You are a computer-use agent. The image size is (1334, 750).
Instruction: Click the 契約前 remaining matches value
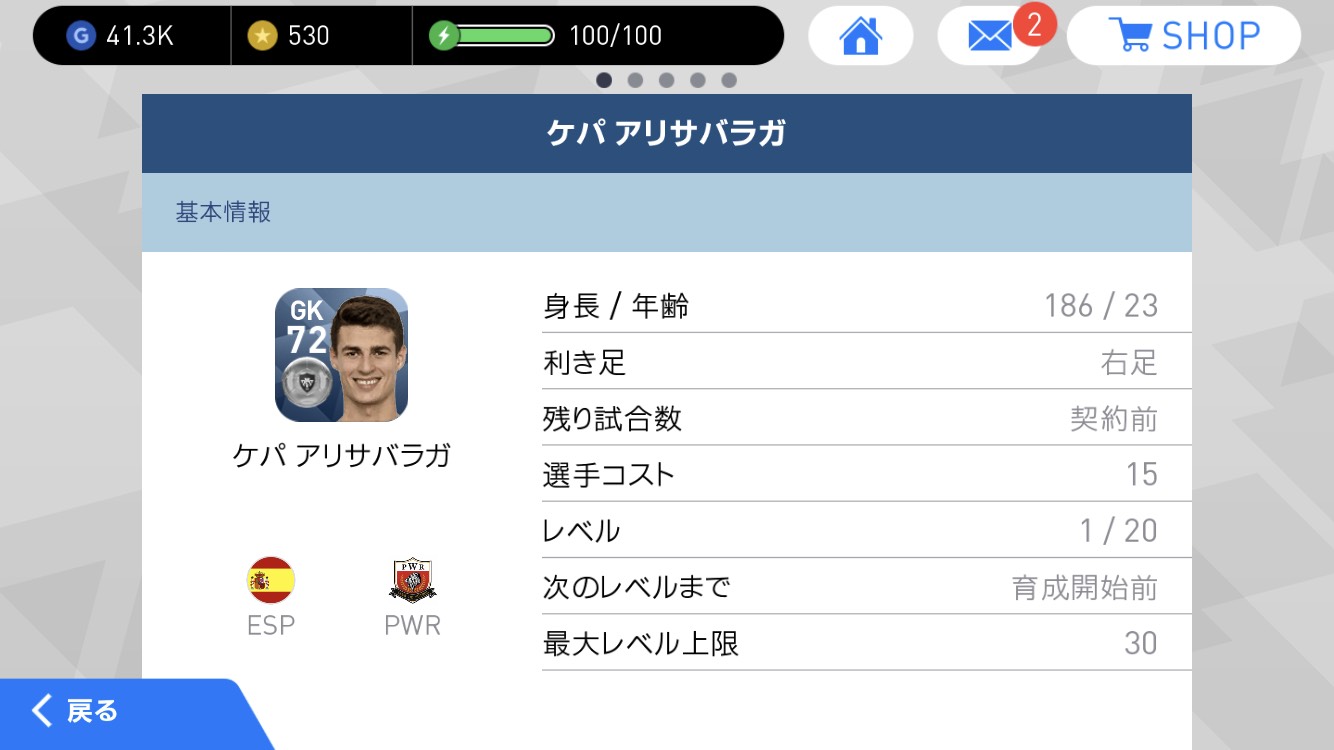(1122, 418)
